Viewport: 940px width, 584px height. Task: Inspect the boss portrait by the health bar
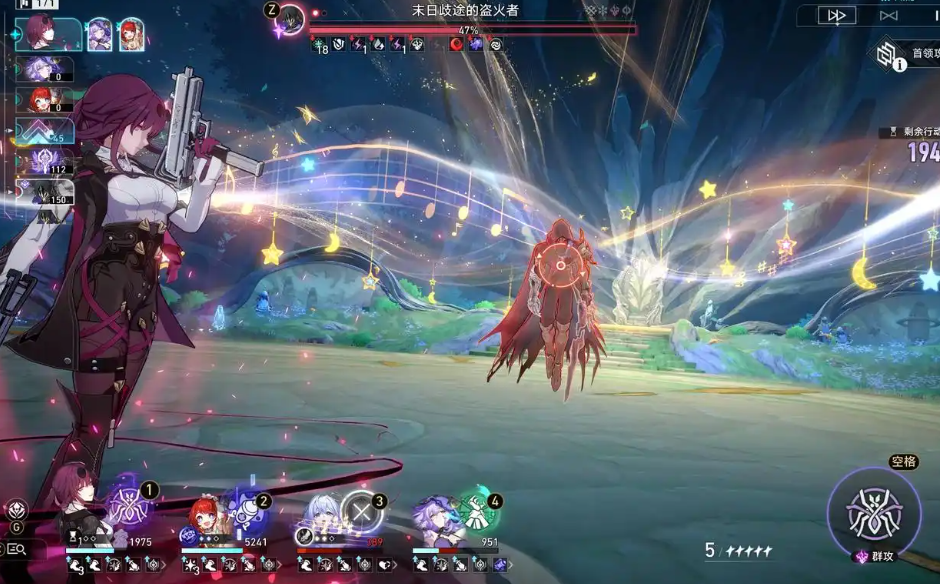pos(290,18)
